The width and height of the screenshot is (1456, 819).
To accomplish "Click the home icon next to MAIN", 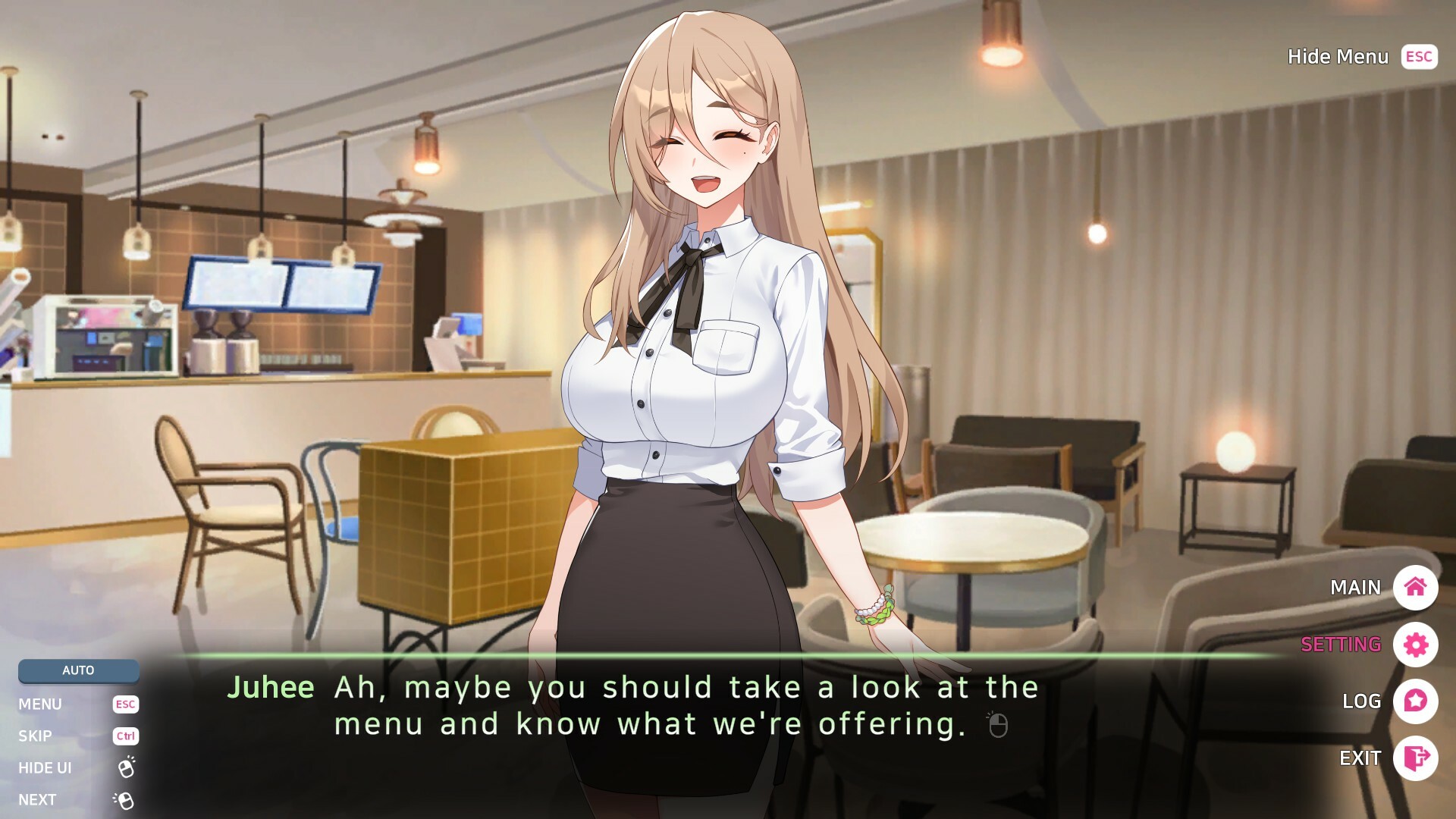I will pos(1417,588).
